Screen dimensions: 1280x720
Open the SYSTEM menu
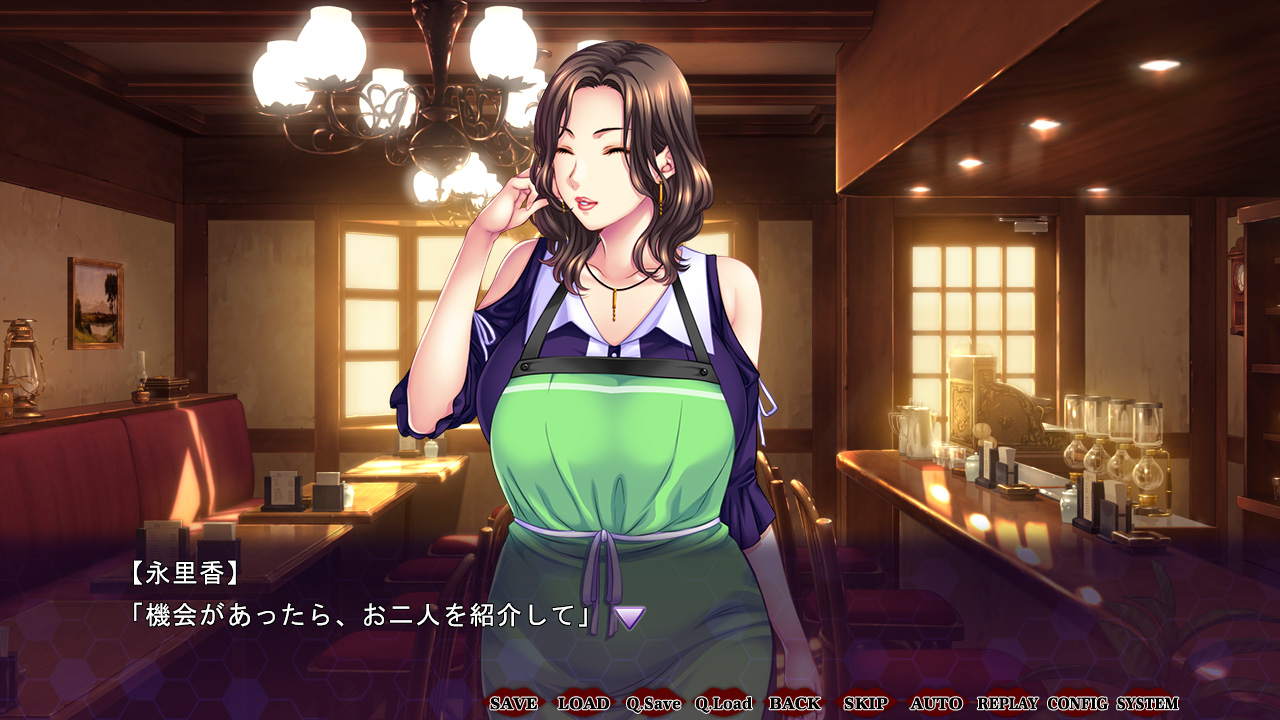pyautogui.click(x=1147, y=703)
